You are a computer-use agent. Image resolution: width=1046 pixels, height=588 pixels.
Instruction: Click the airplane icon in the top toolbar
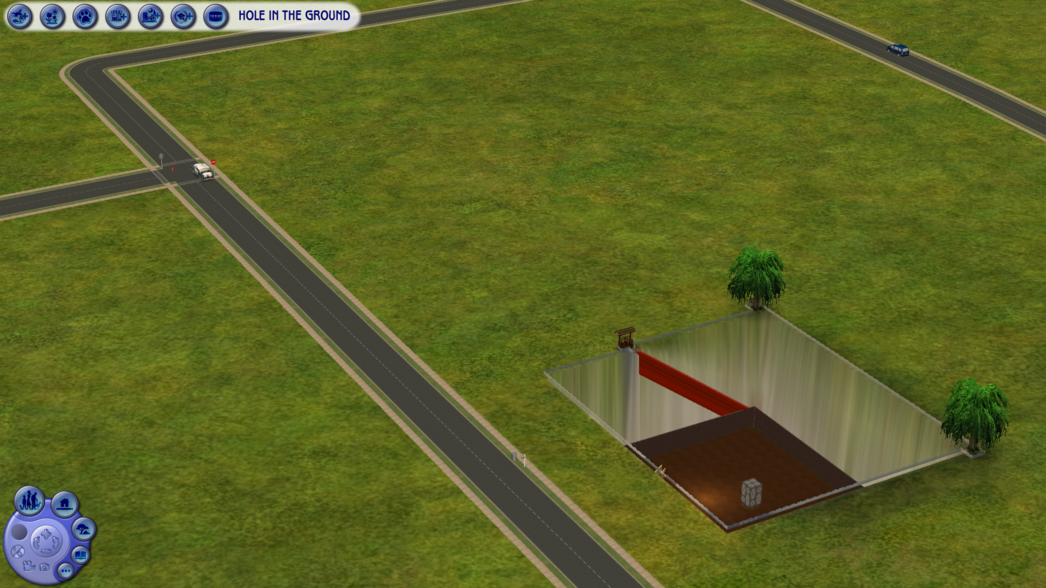(20, 16)
